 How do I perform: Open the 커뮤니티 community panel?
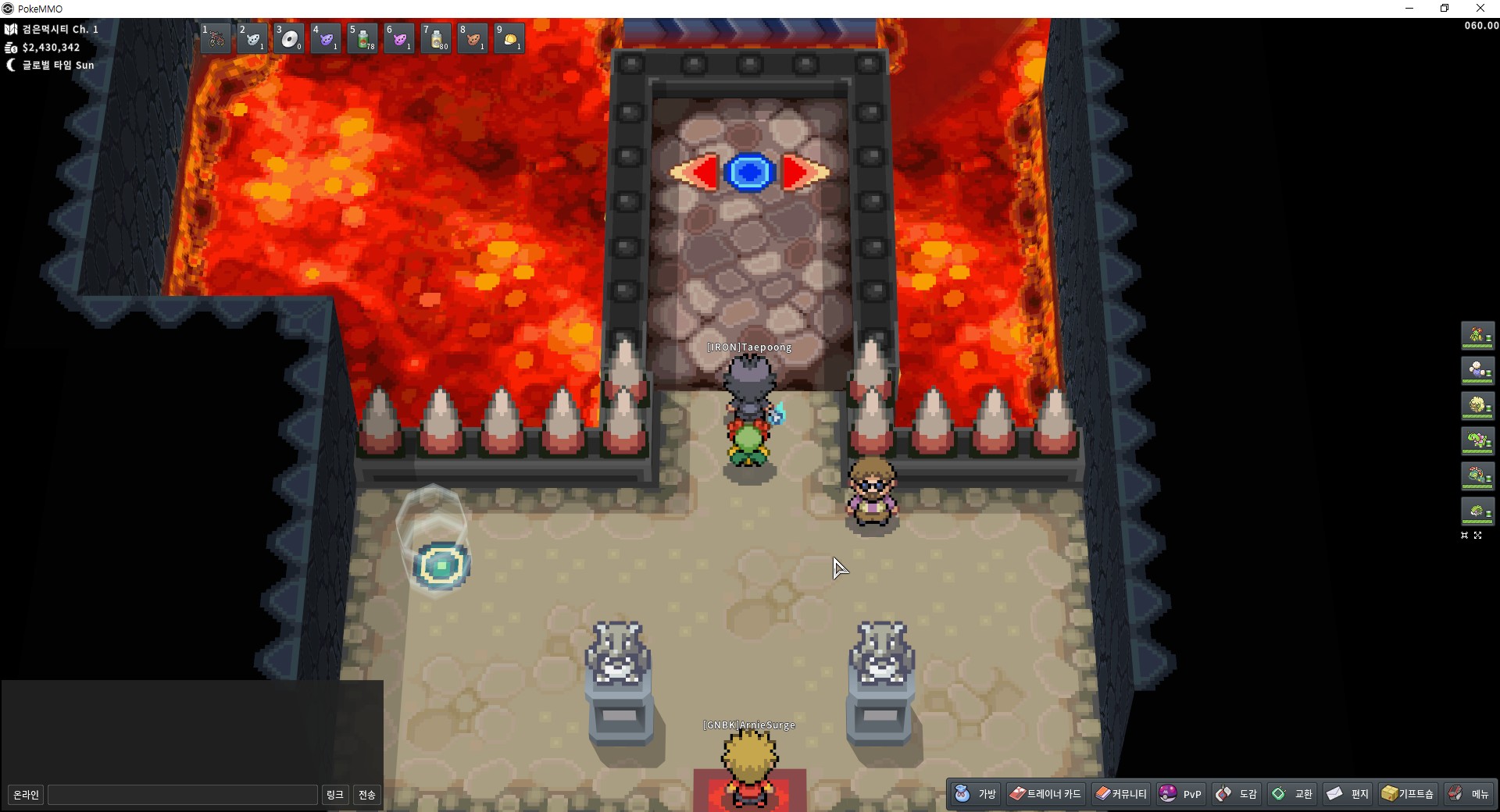click(x=1121, y=794)
